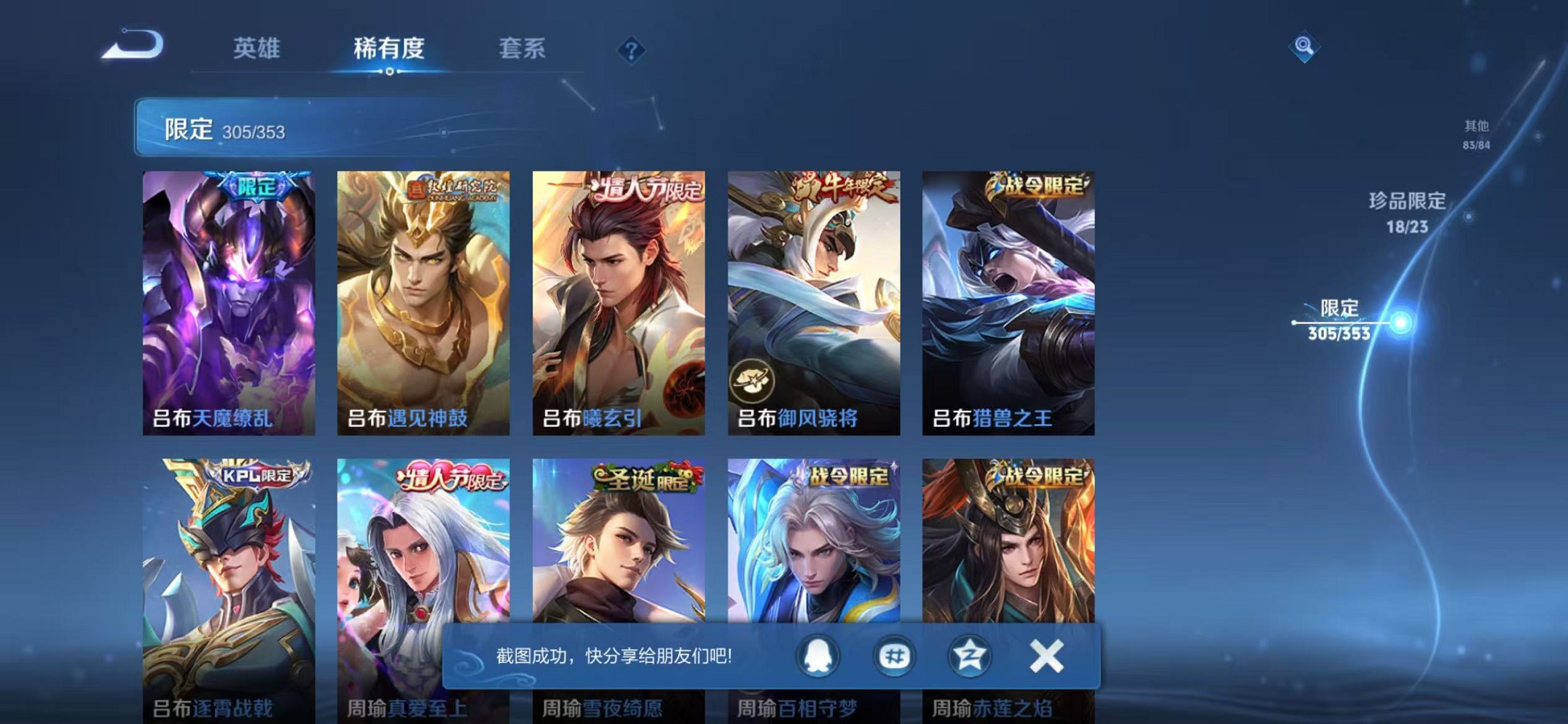Screen dimensions: 1568x724
Task: Click the hashtag channel share icon
Action: point(896,655)
